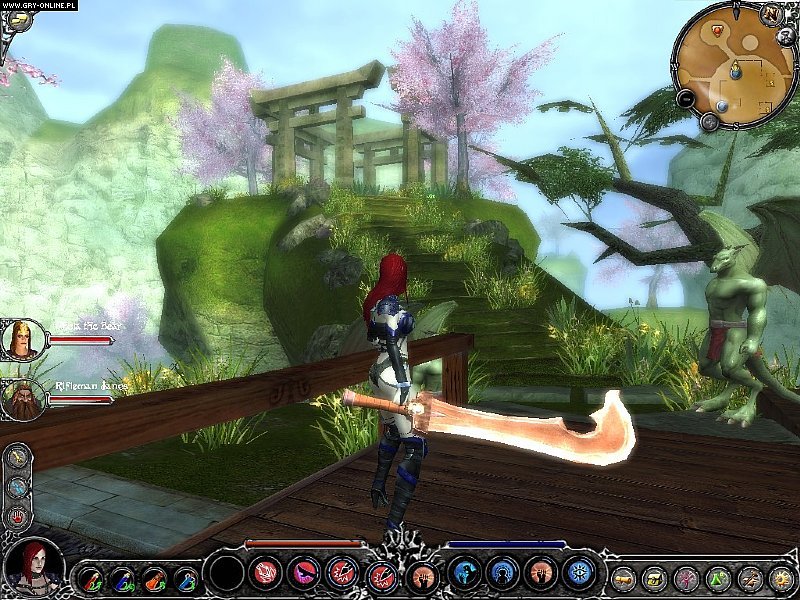Open the red-haired hero portrait

(x=32, y=566)
